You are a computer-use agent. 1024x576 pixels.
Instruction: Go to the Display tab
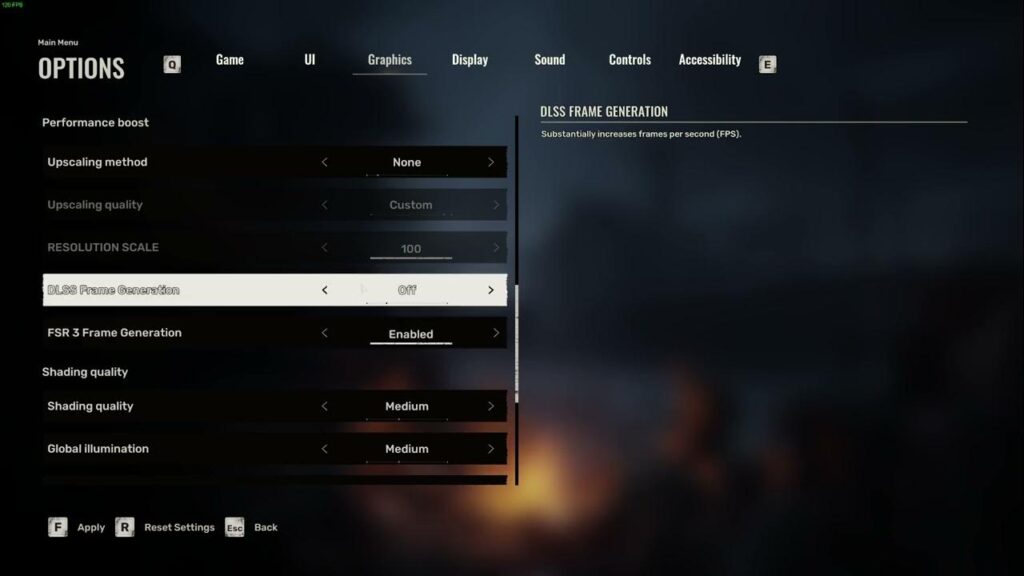pyautogui.click(x=469, y=60)
